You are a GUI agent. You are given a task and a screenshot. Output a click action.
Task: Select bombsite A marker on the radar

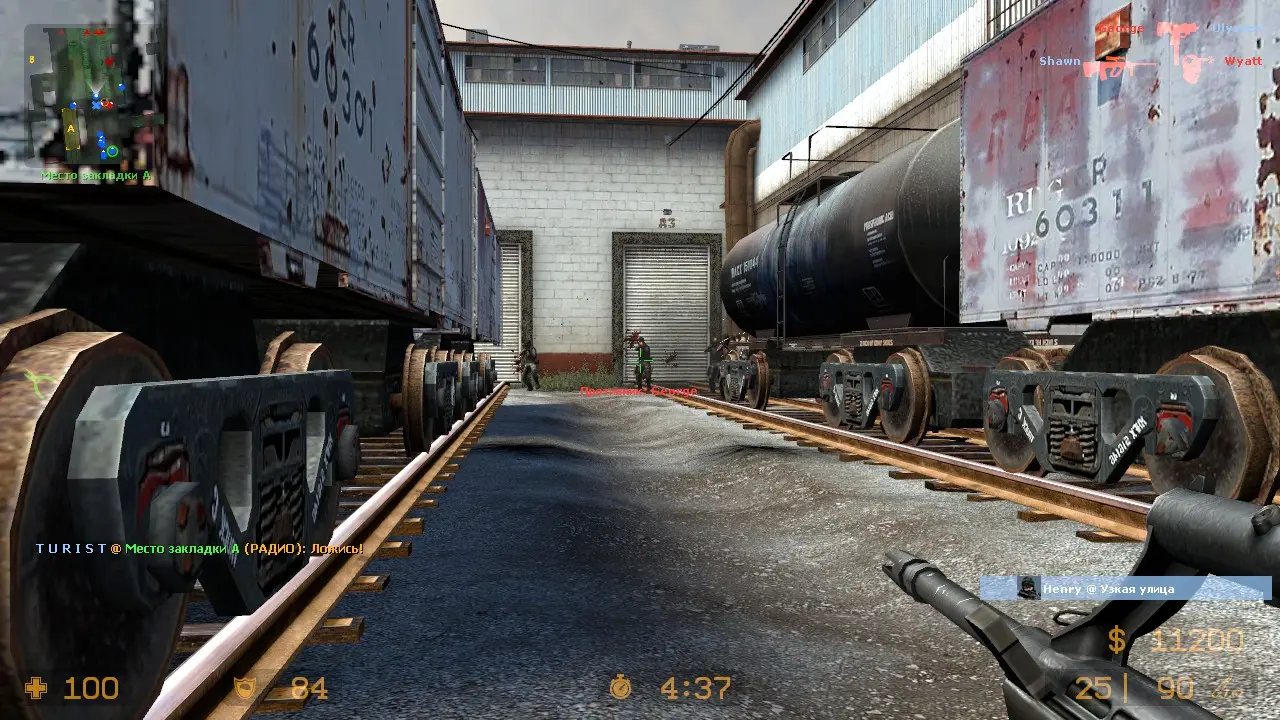click(x=70, y=128)
